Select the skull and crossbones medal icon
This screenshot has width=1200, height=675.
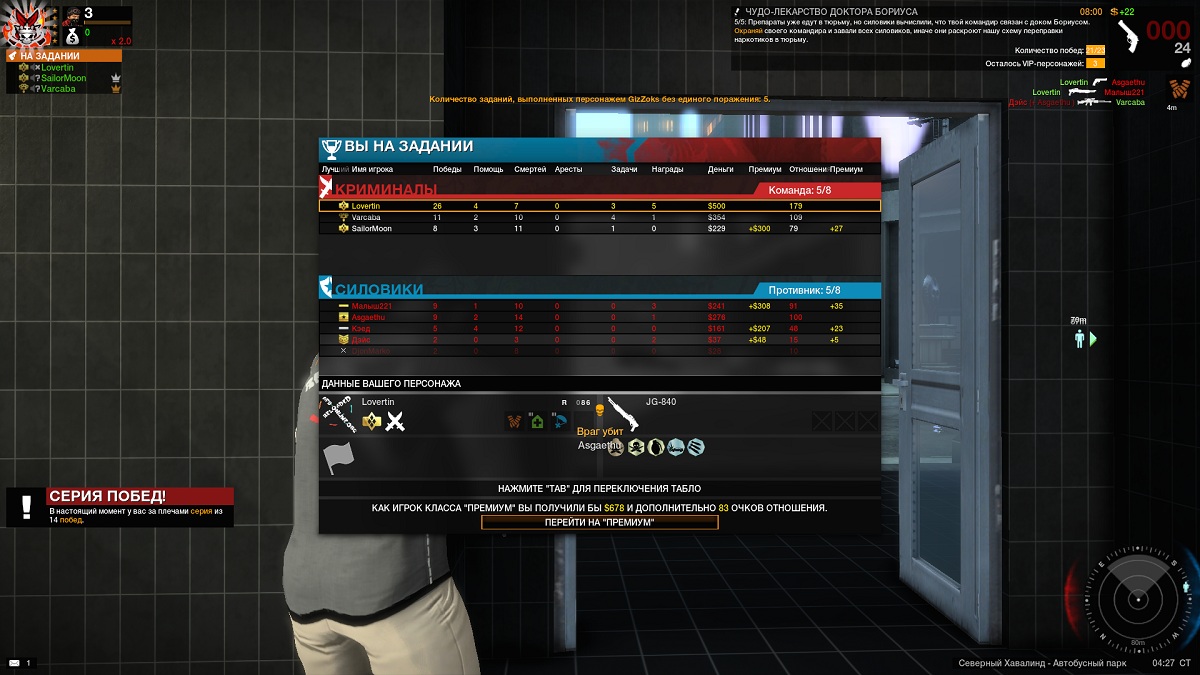click(635, 447)
